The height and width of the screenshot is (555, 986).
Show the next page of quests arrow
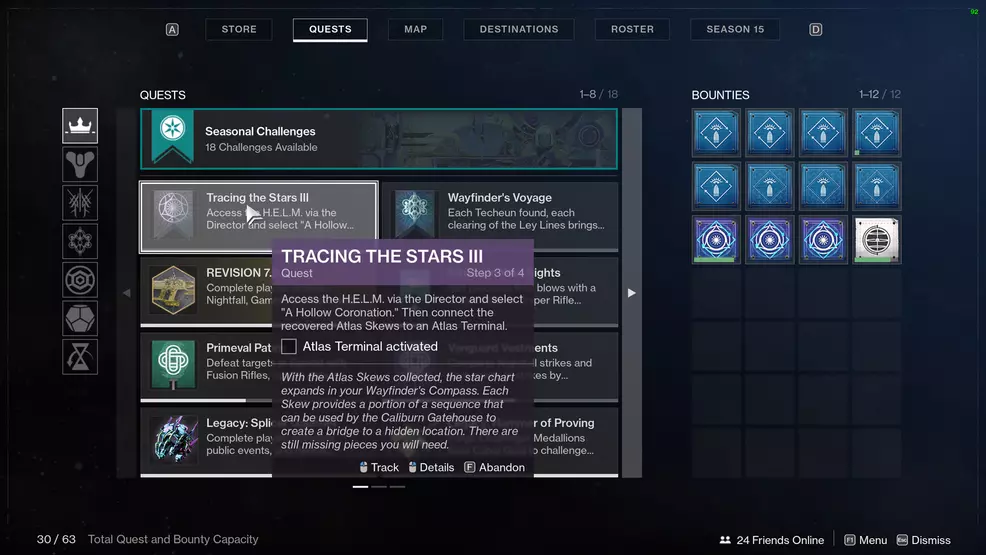pos(631,293)
